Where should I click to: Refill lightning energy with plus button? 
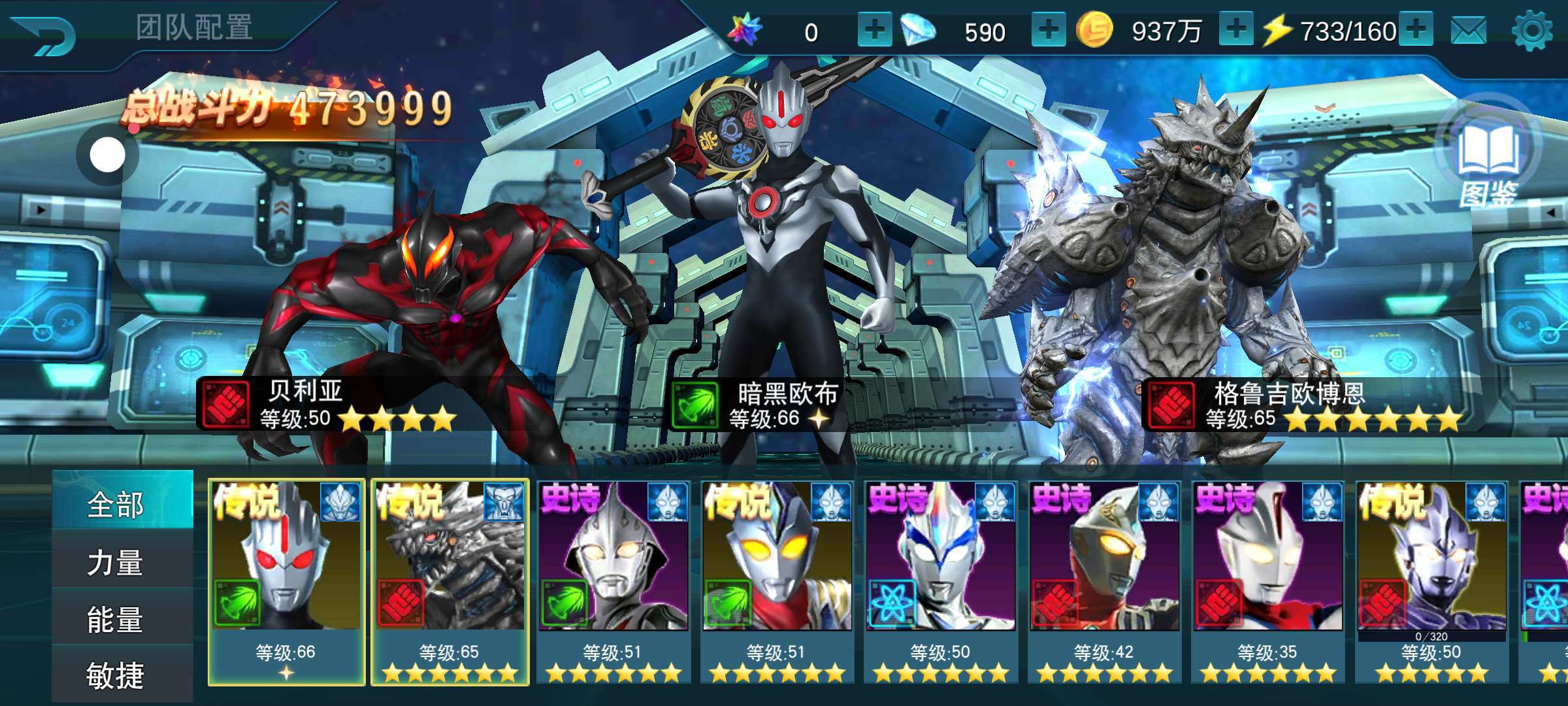[x=1416, y=30]
